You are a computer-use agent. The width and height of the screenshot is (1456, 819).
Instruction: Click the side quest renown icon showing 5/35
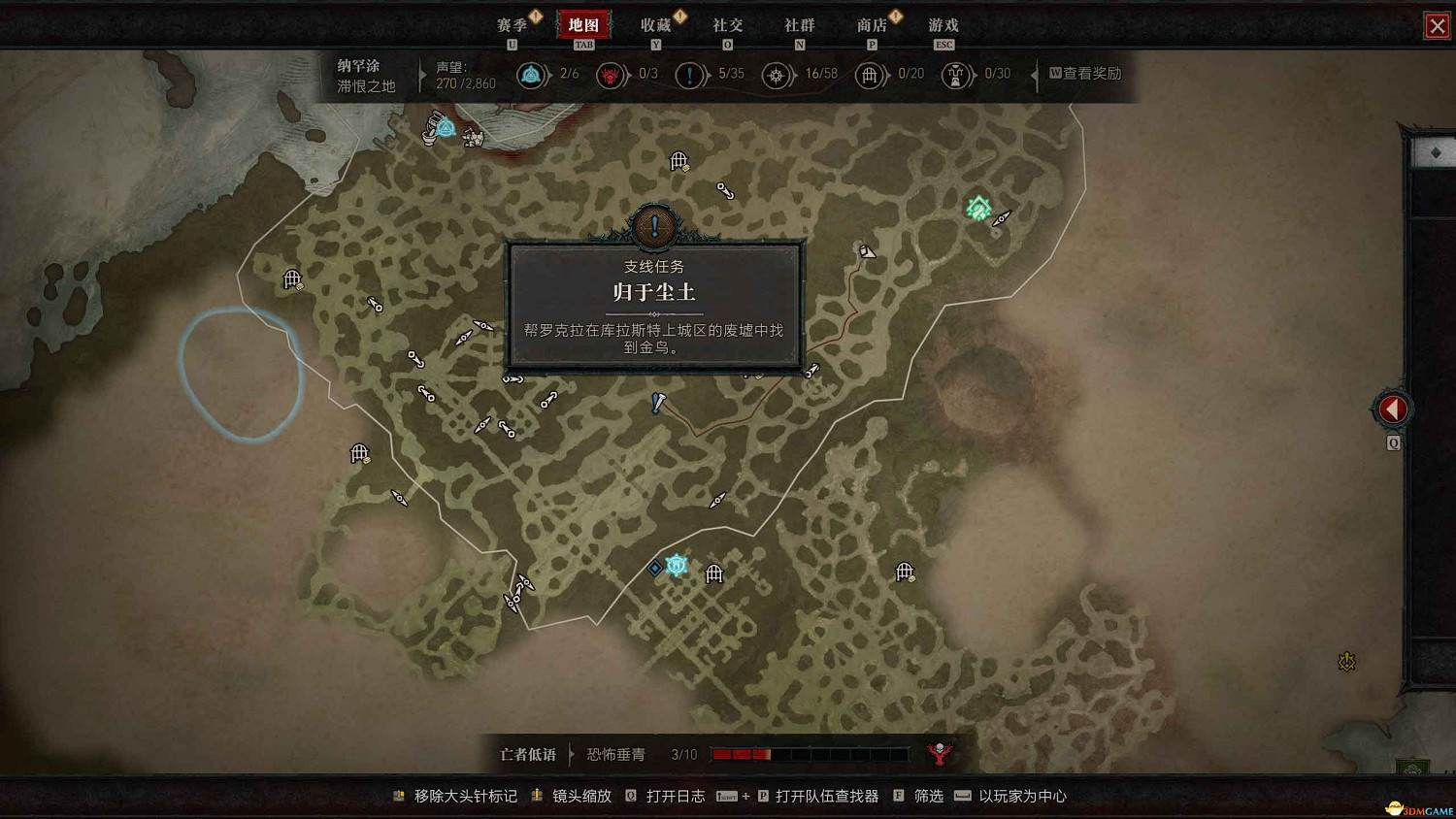click(691, 75)
